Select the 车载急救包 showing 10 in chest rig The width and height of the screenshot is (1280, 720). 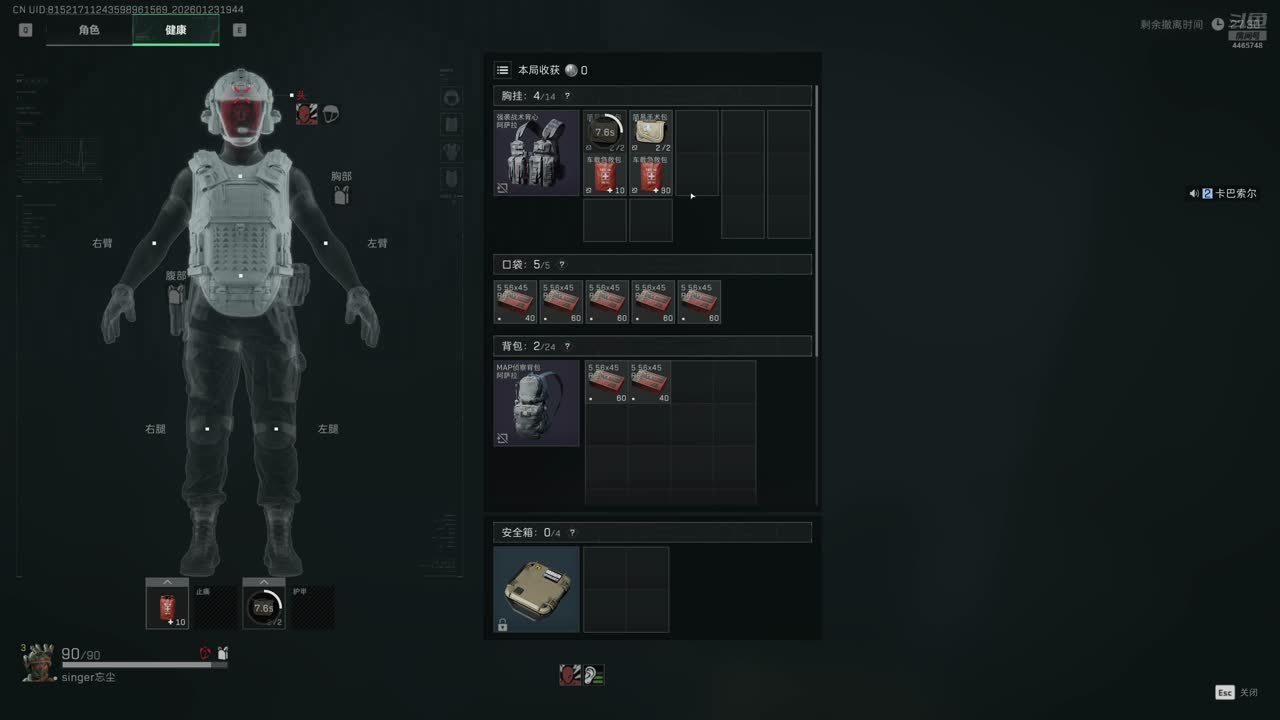(x=605, y=175)
